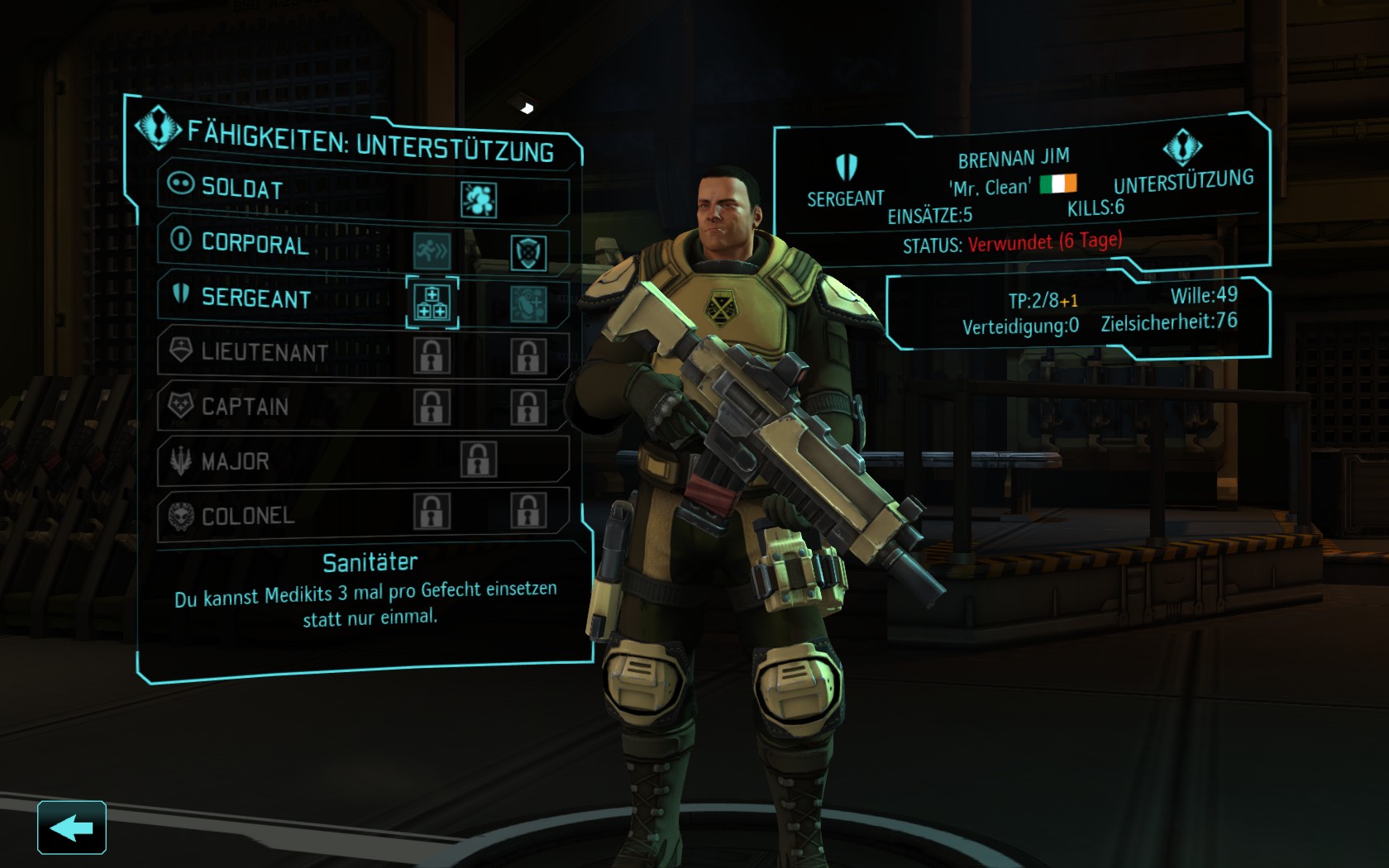Click the SOLDAT rank label
Image resolution: width=1389 pixels, height=868 pixels.
point(241,188)
